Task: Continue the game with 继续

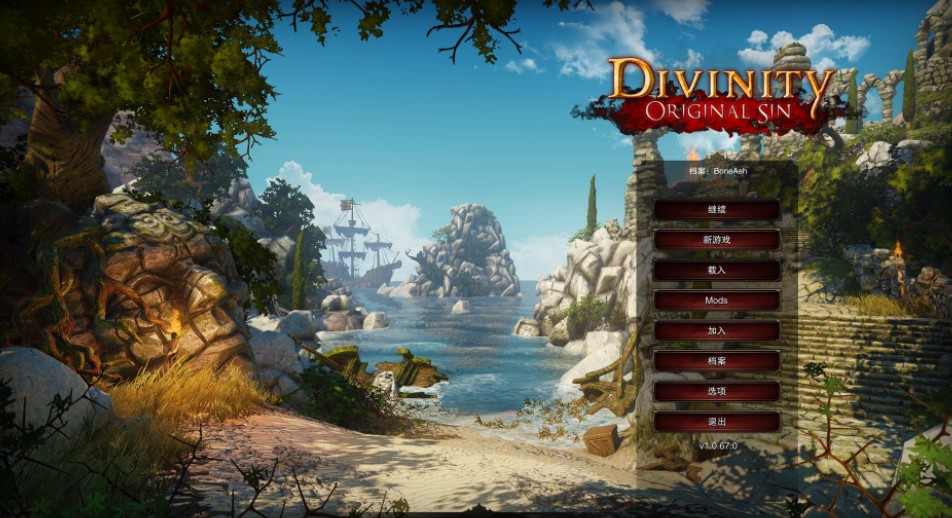Action: point(716,210)
